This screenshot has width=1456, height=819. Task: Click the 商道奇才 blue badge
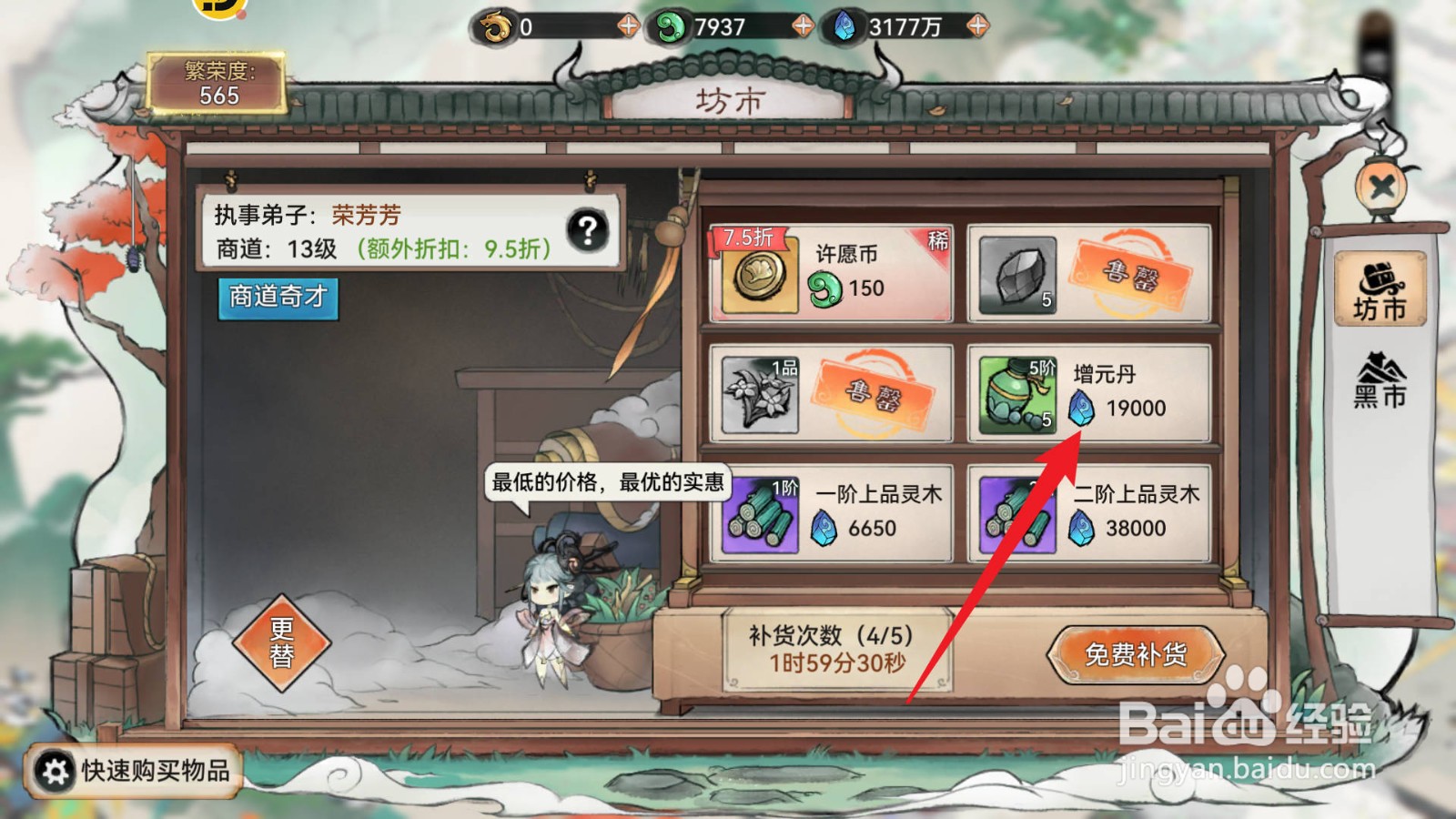click(x=278, y=301)
